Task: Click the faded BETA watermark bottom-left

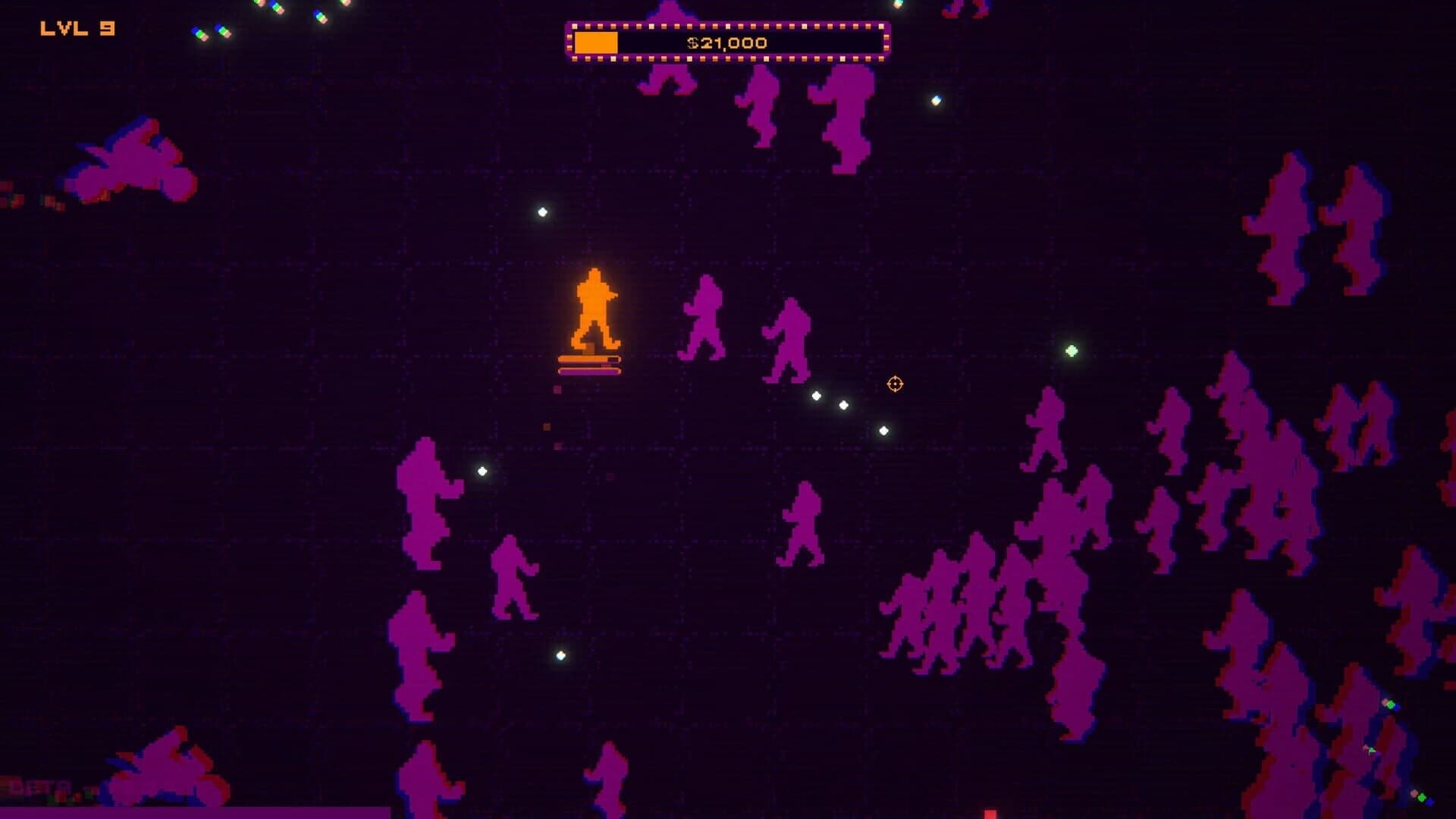Action: click(x=36, y=789)
